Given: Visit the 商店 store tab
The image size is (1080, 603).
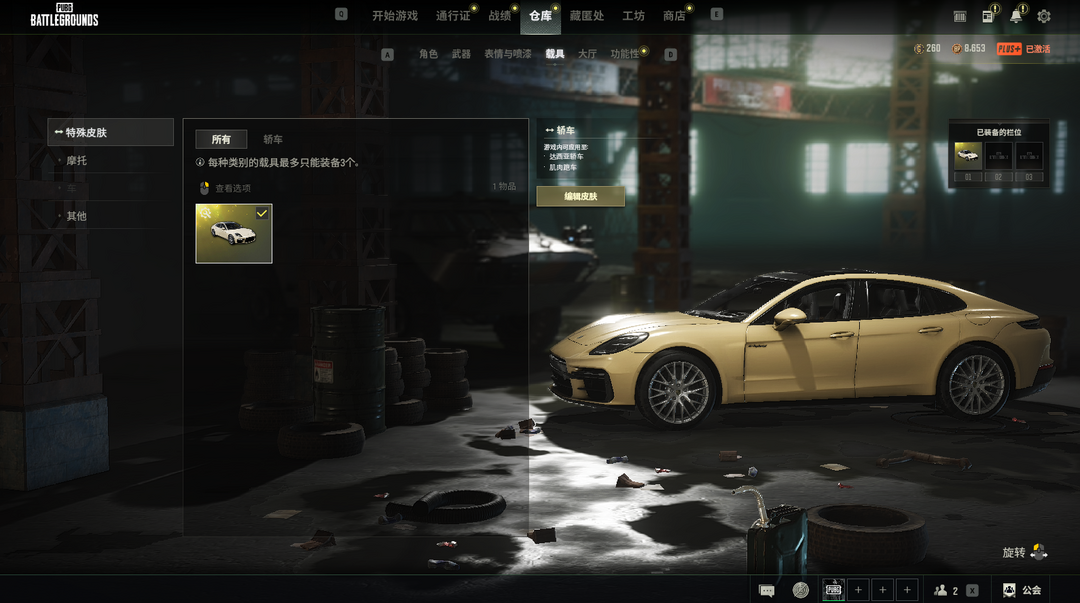Looking at the screenshot, I should click(674, 16).
